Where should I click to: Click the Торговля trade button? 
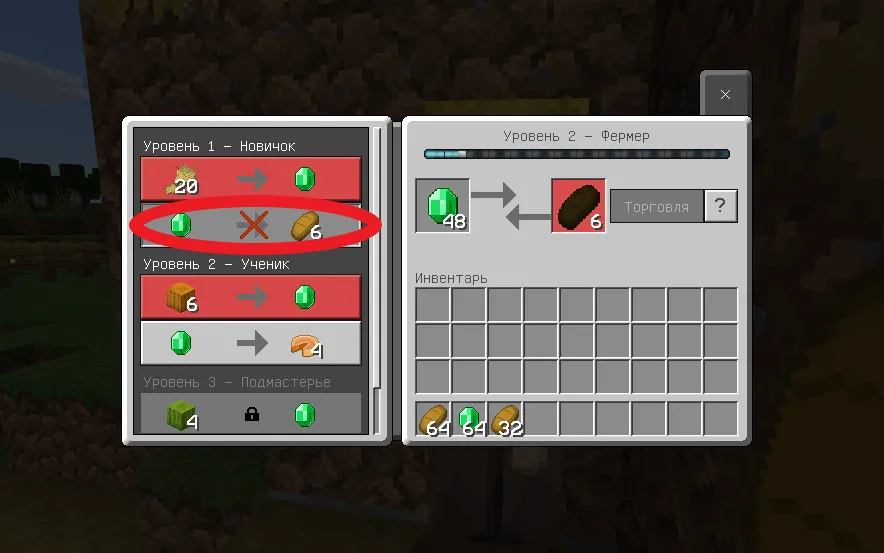[656, 207]
